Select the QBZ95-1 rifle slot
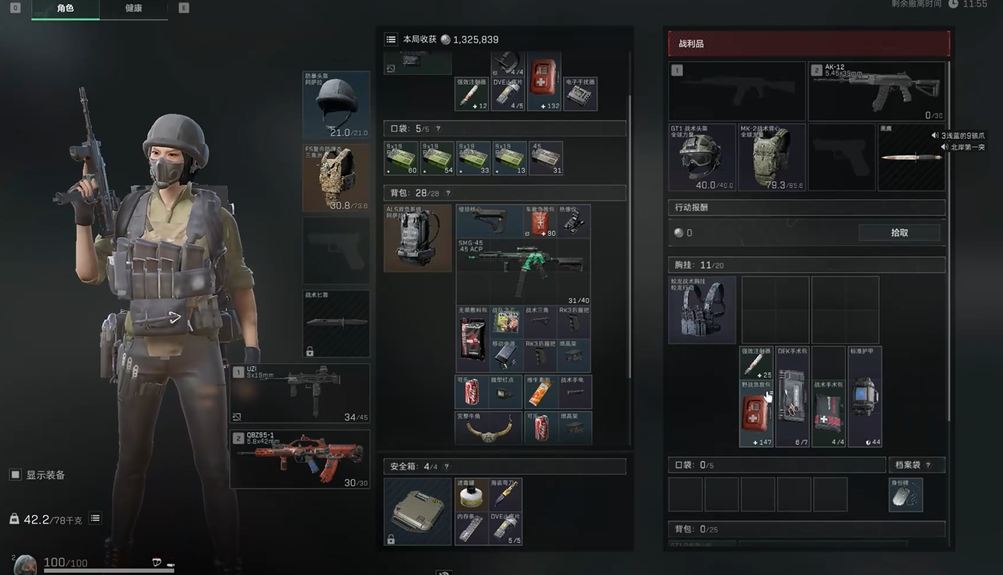Image resolution: width=1003 pixels, height=575 pixels. click(x=300, y=459)
